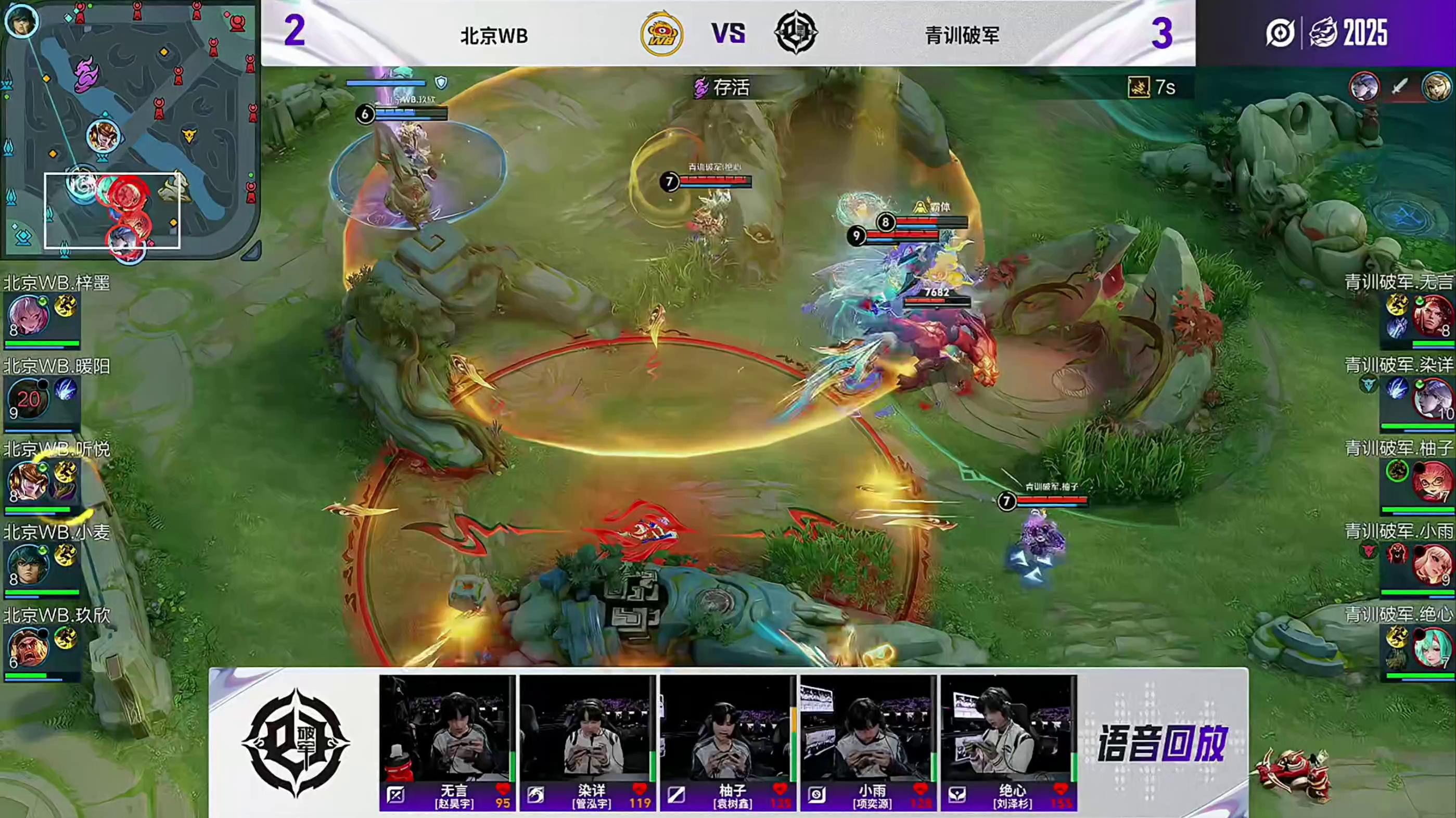
Task: Open 无言 (赵昊宇) player camera feed
Action: click(446, 729)
